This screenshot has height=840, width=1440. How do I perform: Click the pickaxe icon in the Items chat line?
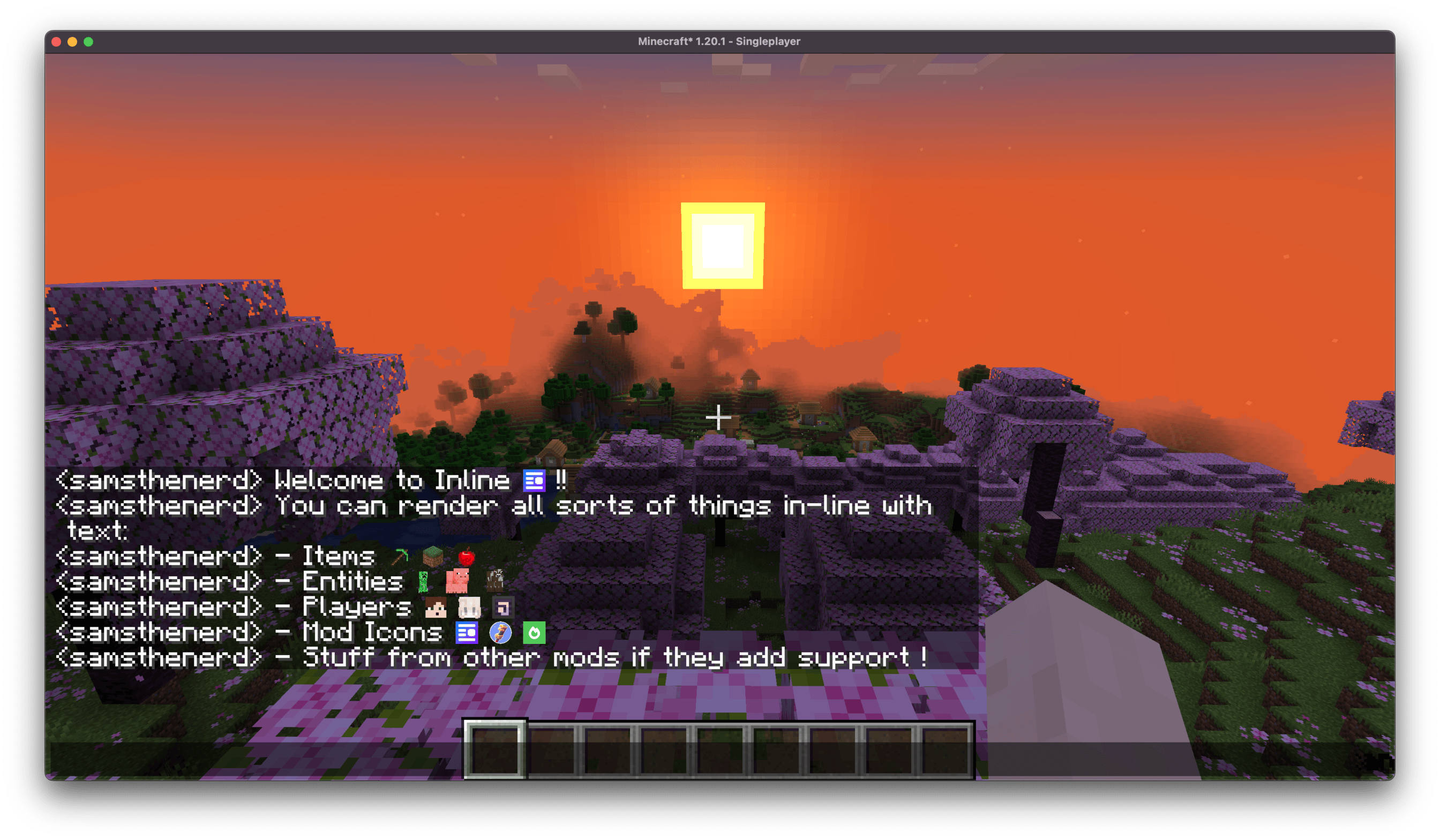pos(400,556)
